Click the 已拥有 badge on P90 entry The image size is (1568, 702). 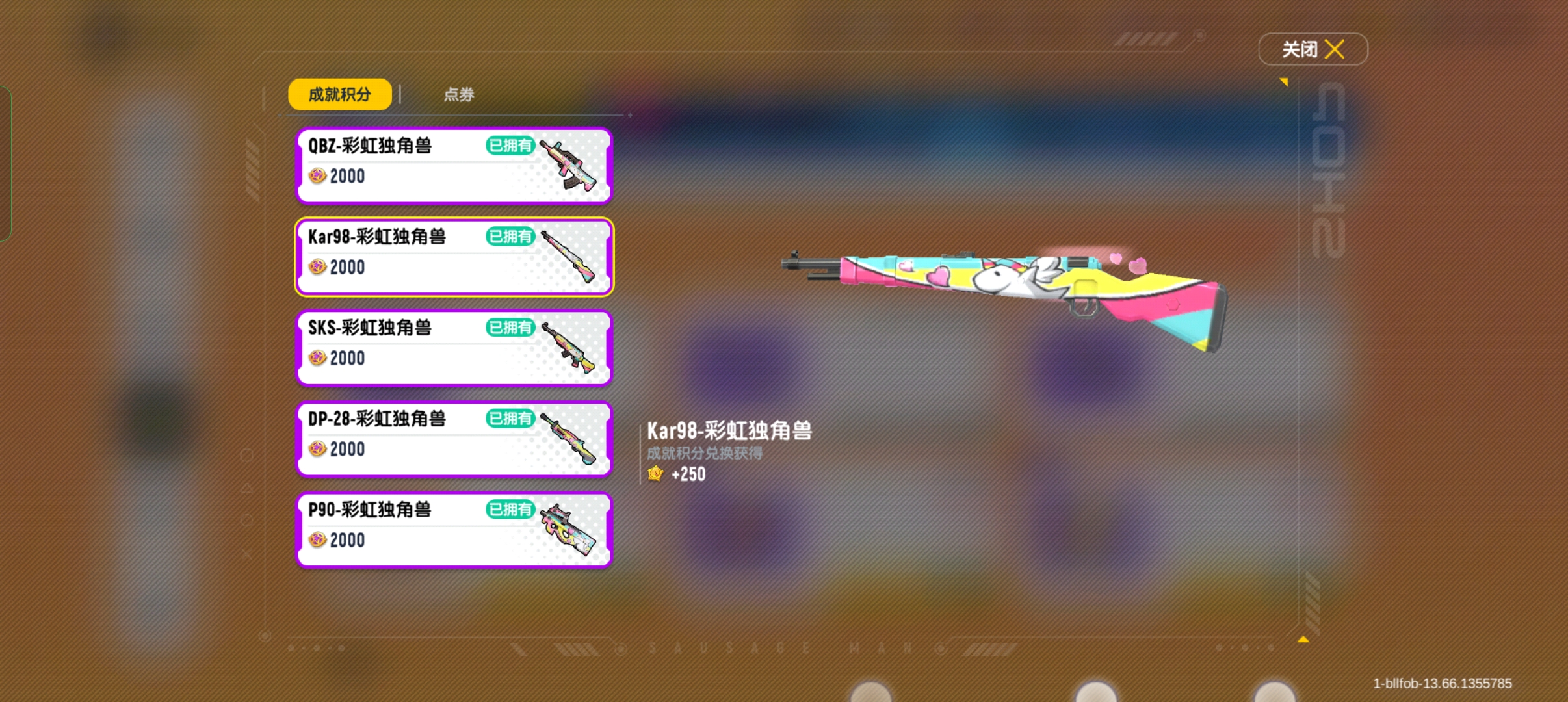(511, 510)
